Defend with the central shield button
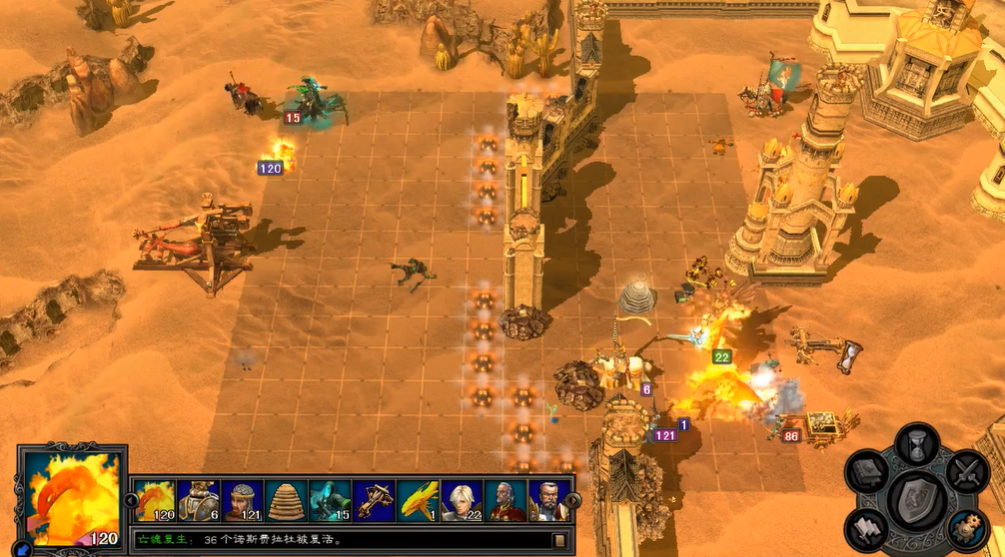Screen dimensions: 1005x557 point(916,497)
